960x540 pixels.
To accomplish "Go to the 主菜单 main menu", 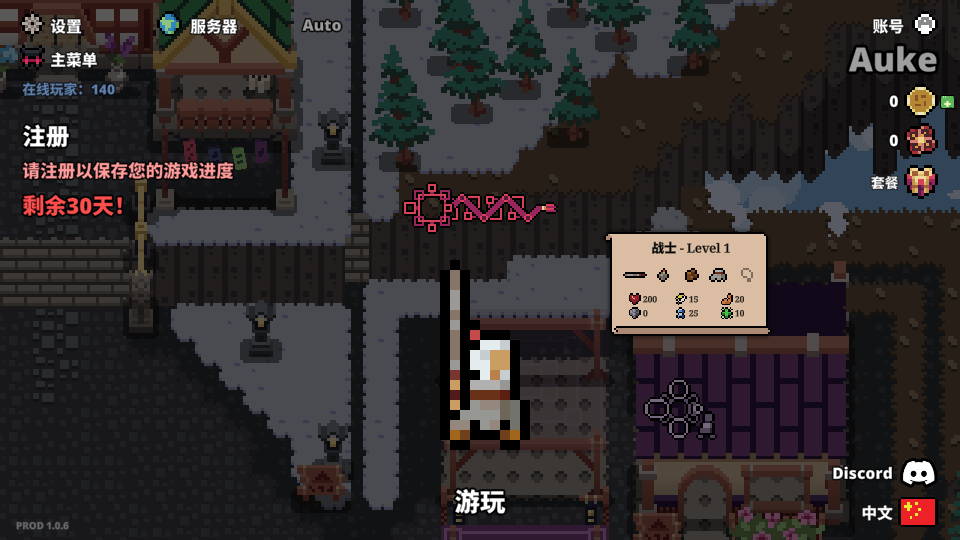I will [60, 60].
